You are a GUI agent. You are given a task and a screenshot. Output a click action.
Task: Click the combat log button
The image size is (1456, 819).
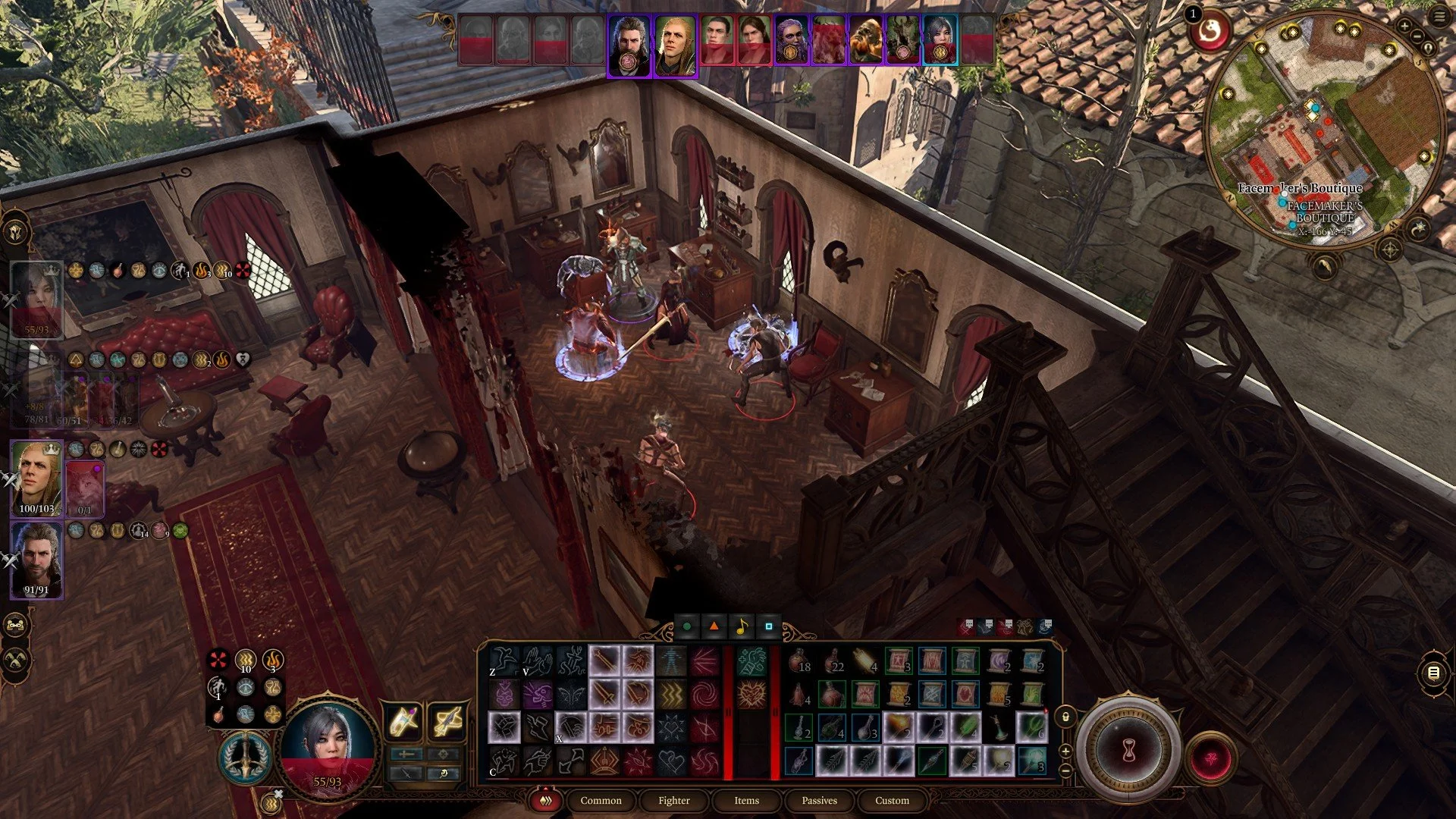click(x=1432, y=673)
